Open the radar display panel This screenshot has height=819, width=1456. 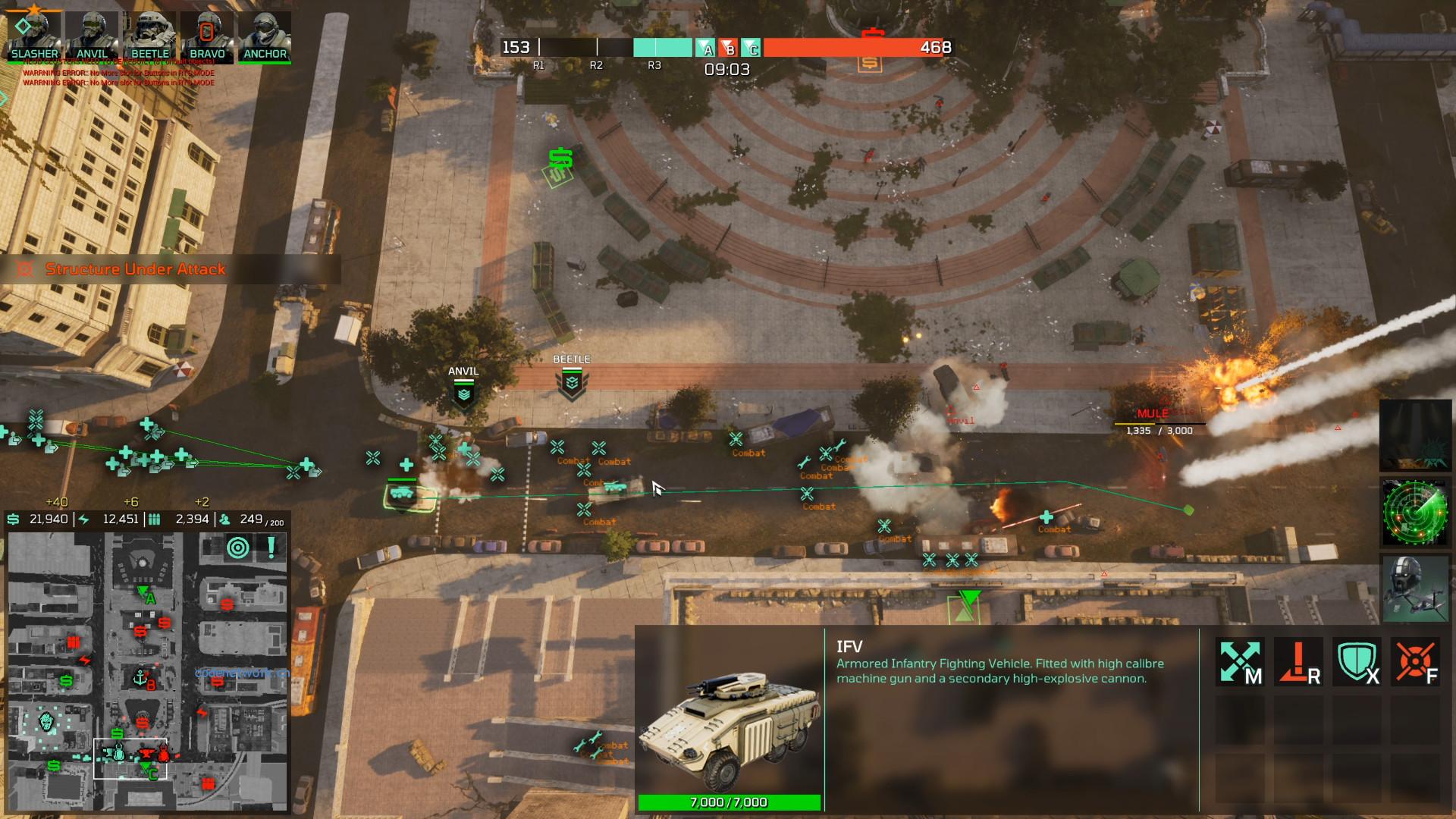[1415, 513]
